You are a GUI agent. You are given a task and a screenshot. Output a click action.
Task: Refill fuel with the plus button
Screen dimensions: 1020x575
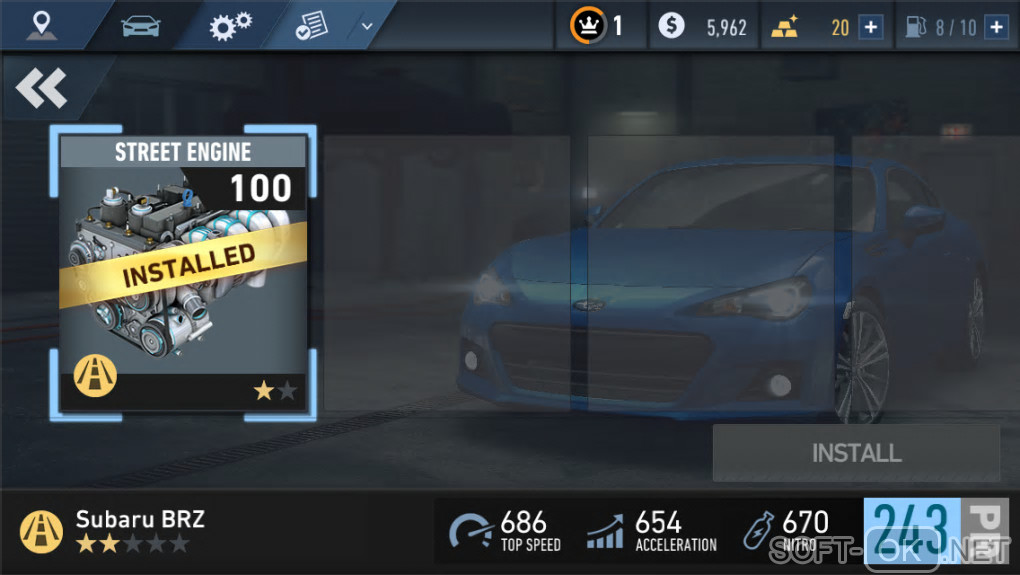995,27
